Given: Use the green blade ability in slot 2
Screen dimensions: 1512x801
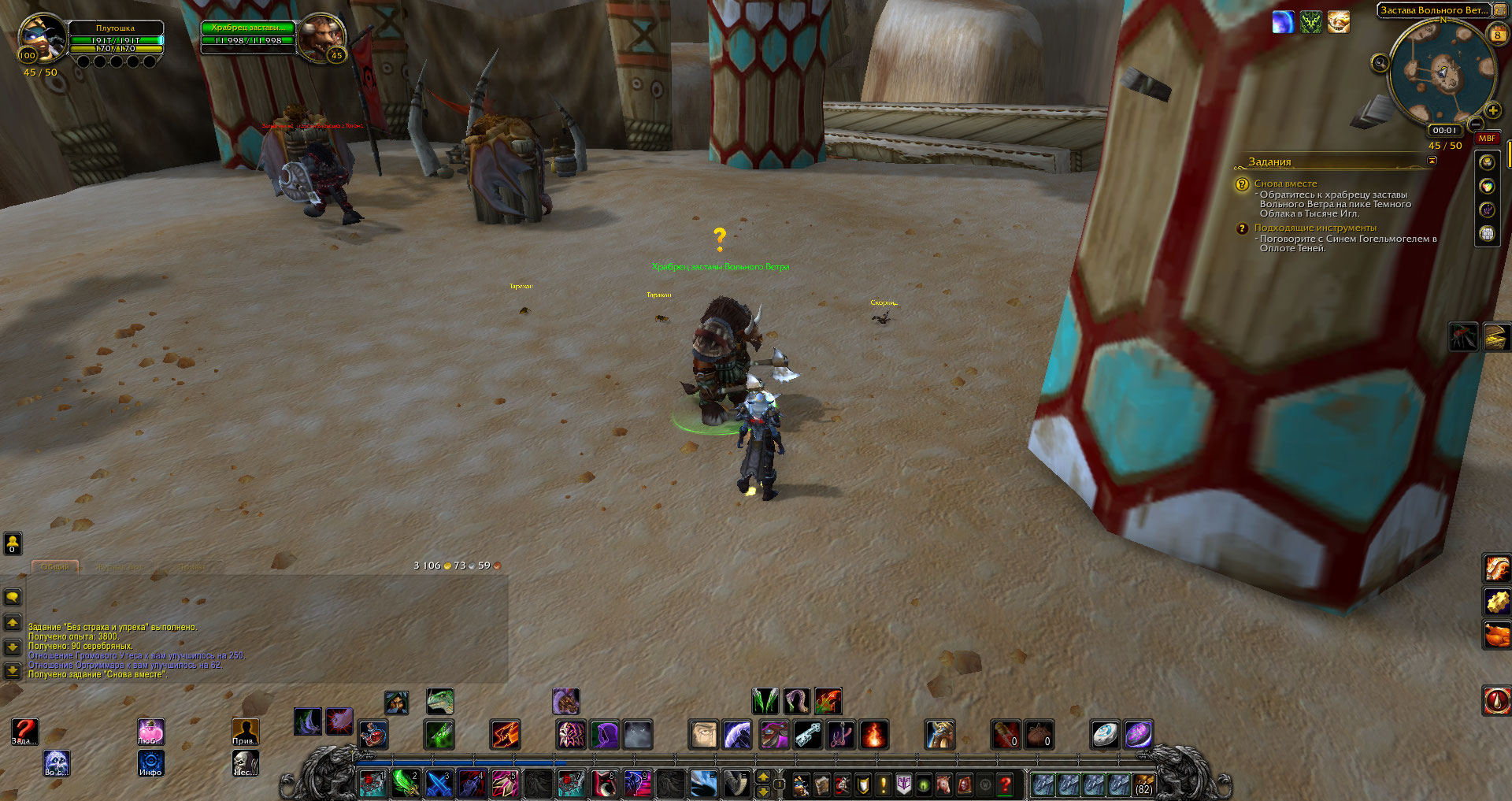Looking at the screenshot, I should point(406,783).
